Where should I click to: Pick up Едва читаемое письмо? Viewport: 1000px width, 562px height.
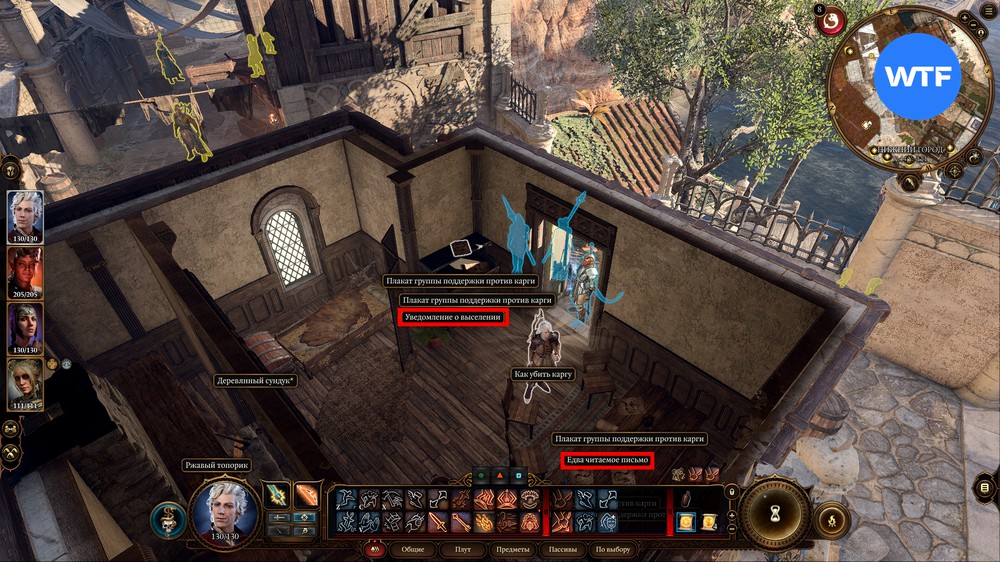[x=607, y=460]
